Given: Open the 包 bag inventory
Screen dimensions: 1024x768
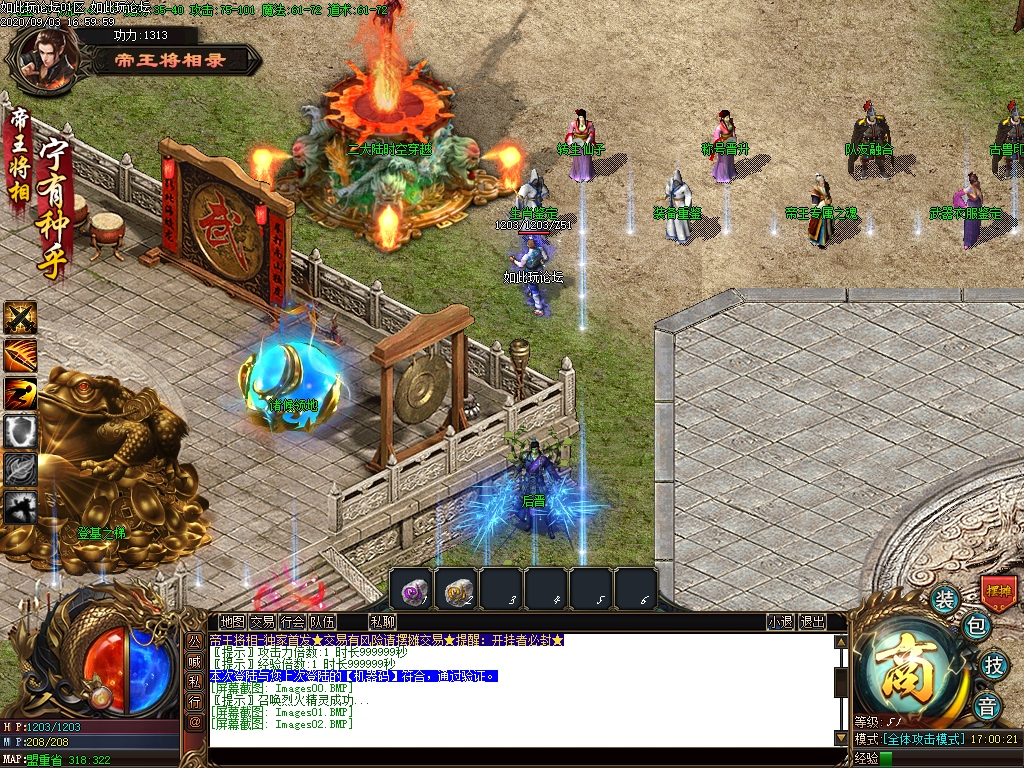Looking at the screenshot, I should click(976, 627).
